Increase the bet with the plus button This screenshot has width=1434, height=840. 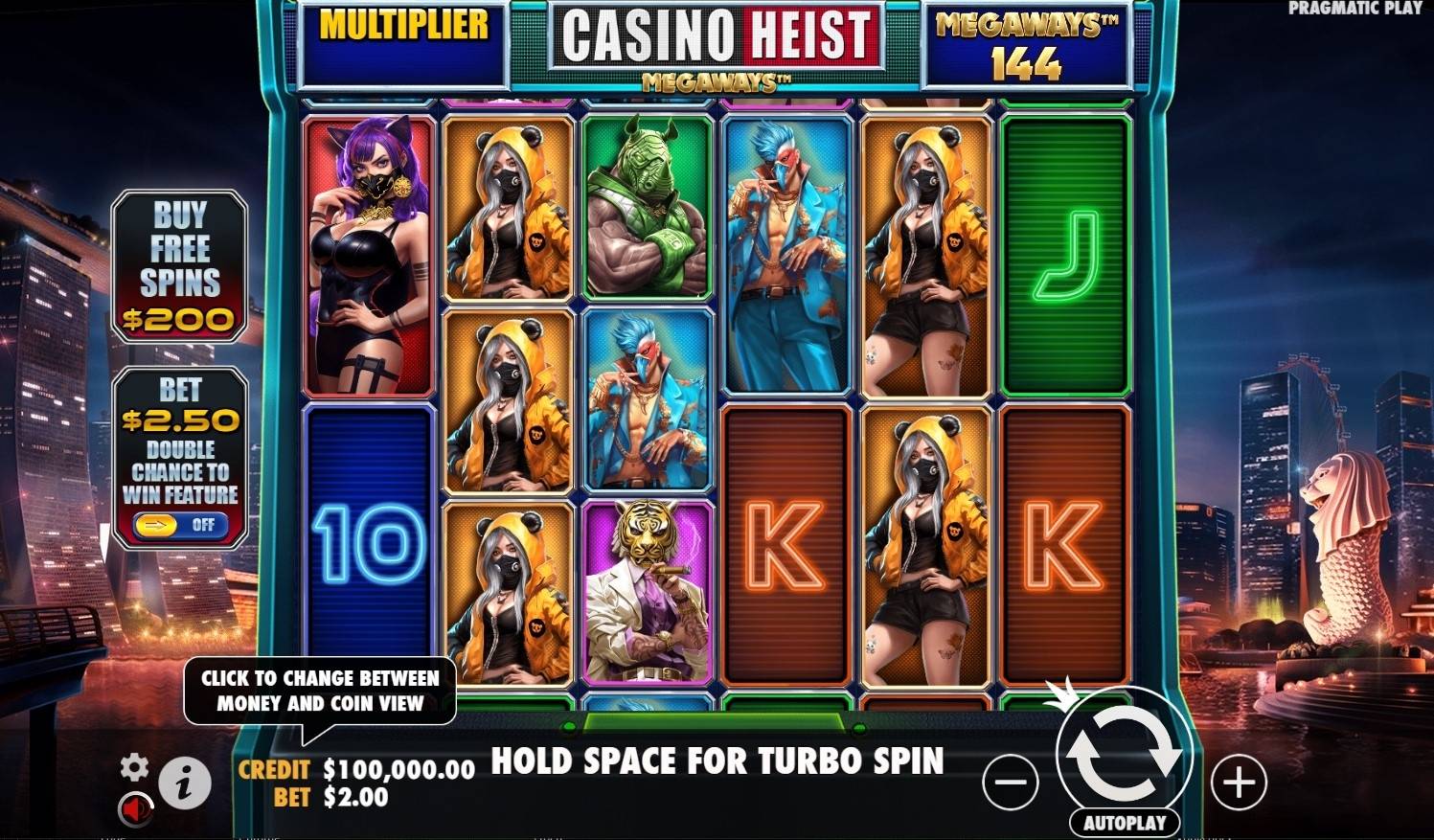click(1238, 781)
